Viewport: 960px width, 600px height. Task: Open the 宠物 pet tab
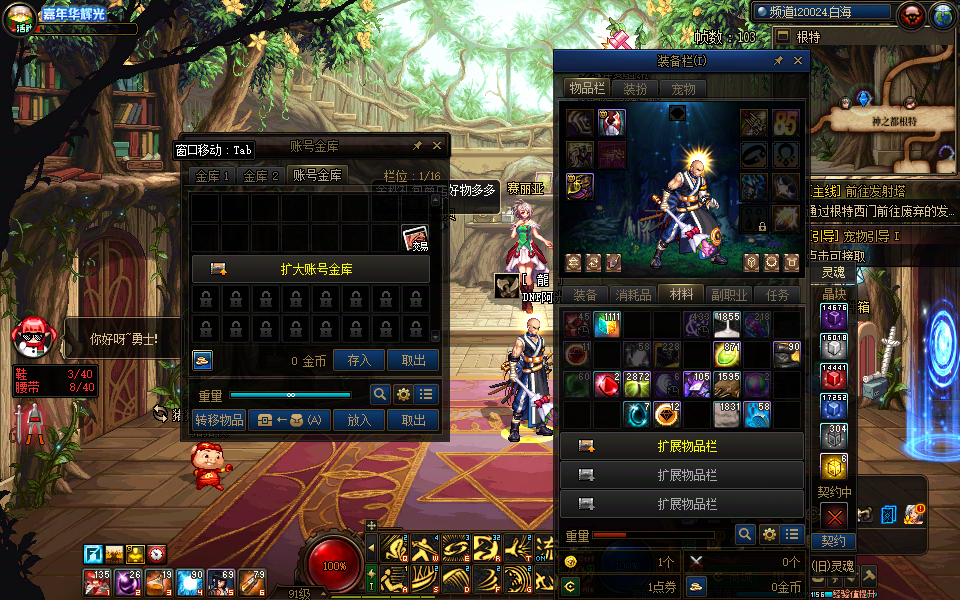pyautogui.click(x=683, y=88)
